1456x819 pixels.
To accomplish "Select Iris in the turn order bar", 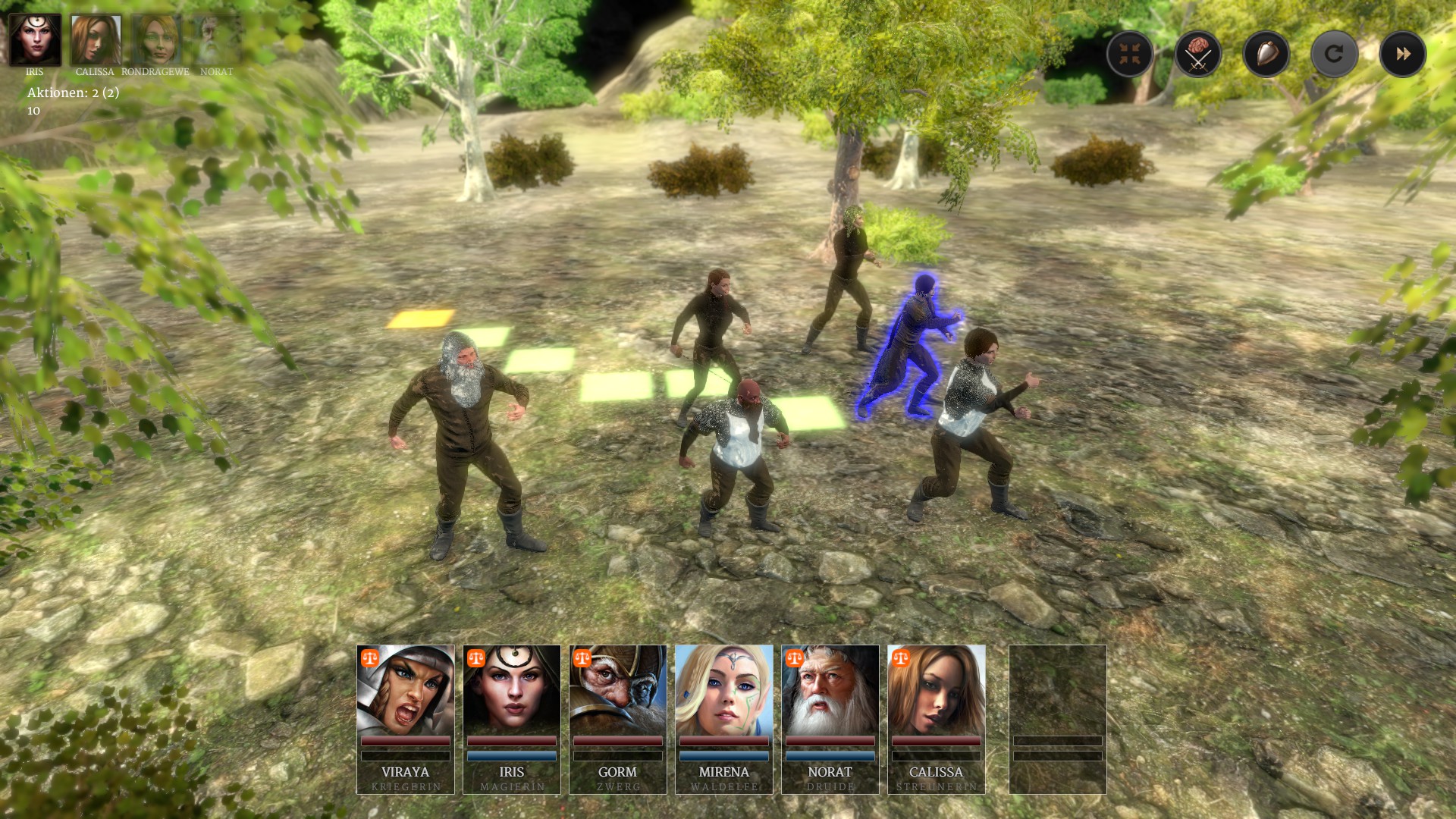I will [x=35, y=39].
